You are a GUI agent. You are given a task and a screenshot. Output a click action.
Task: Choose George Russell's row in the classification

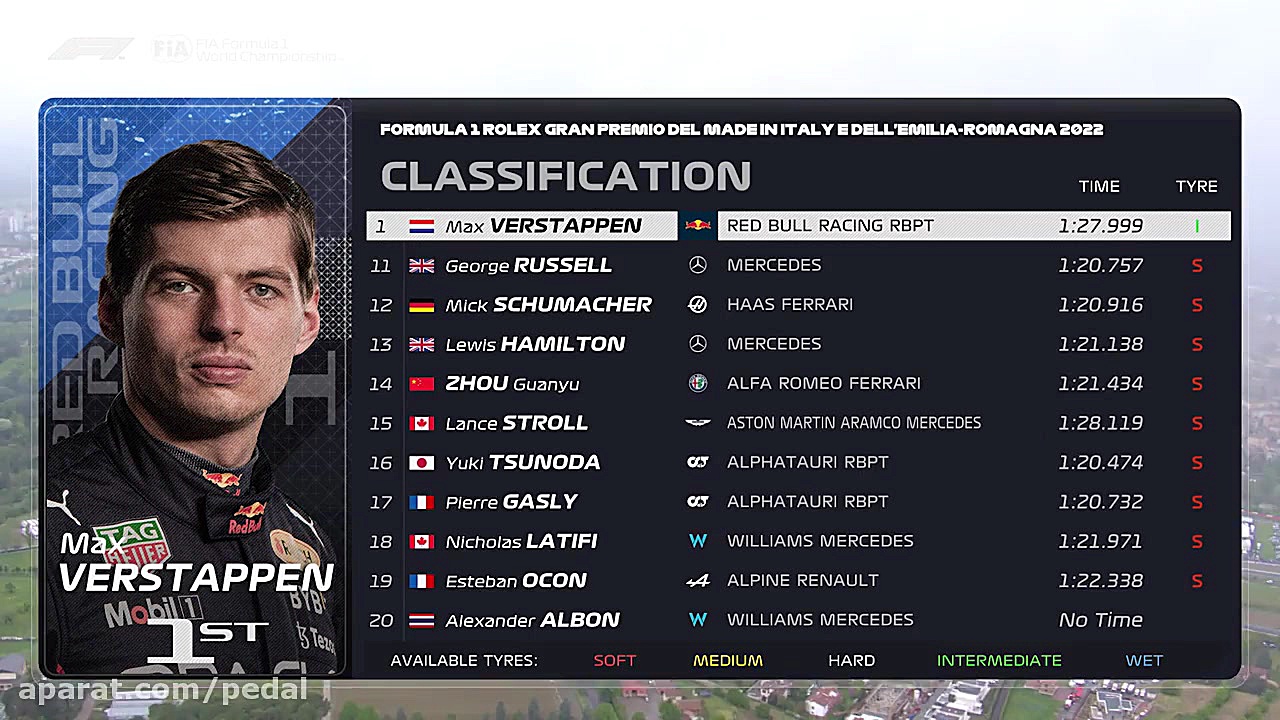[798, 265]
